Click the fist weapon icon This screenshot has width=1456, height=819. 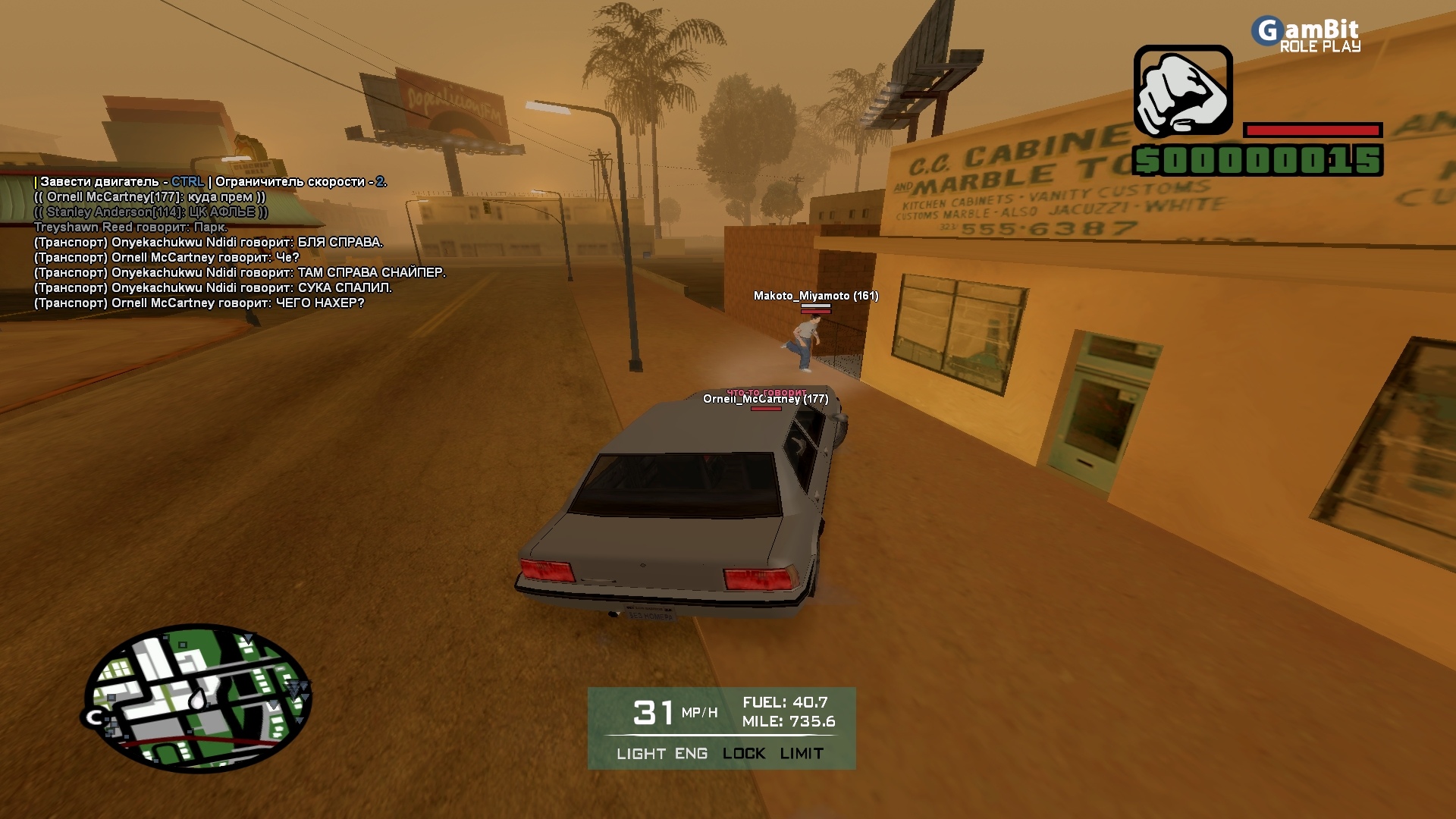[1182, 91]
